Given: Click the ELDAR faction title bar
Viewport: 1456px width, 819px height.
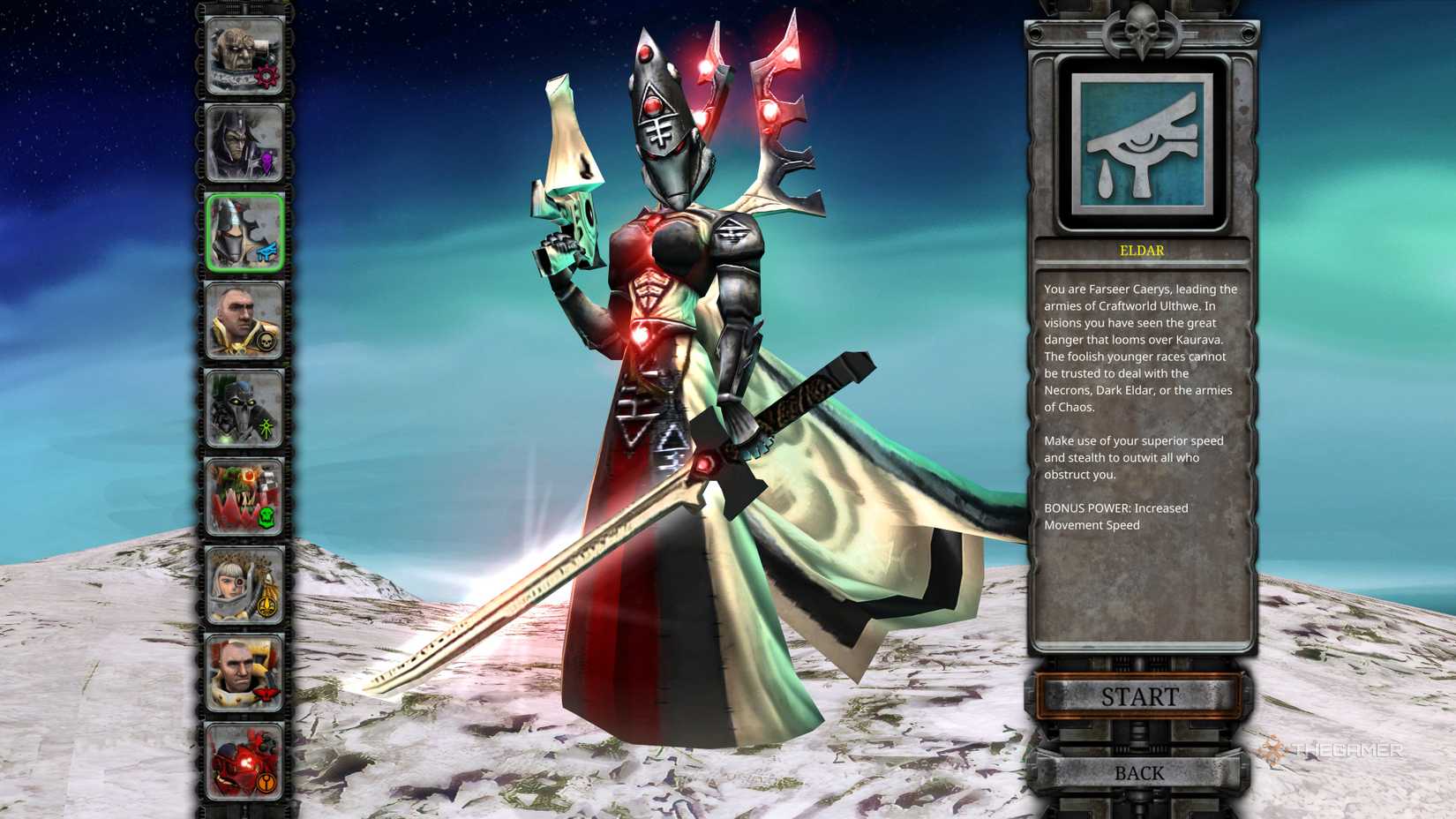Looking at the screenshot, I should pos(1143,251).
